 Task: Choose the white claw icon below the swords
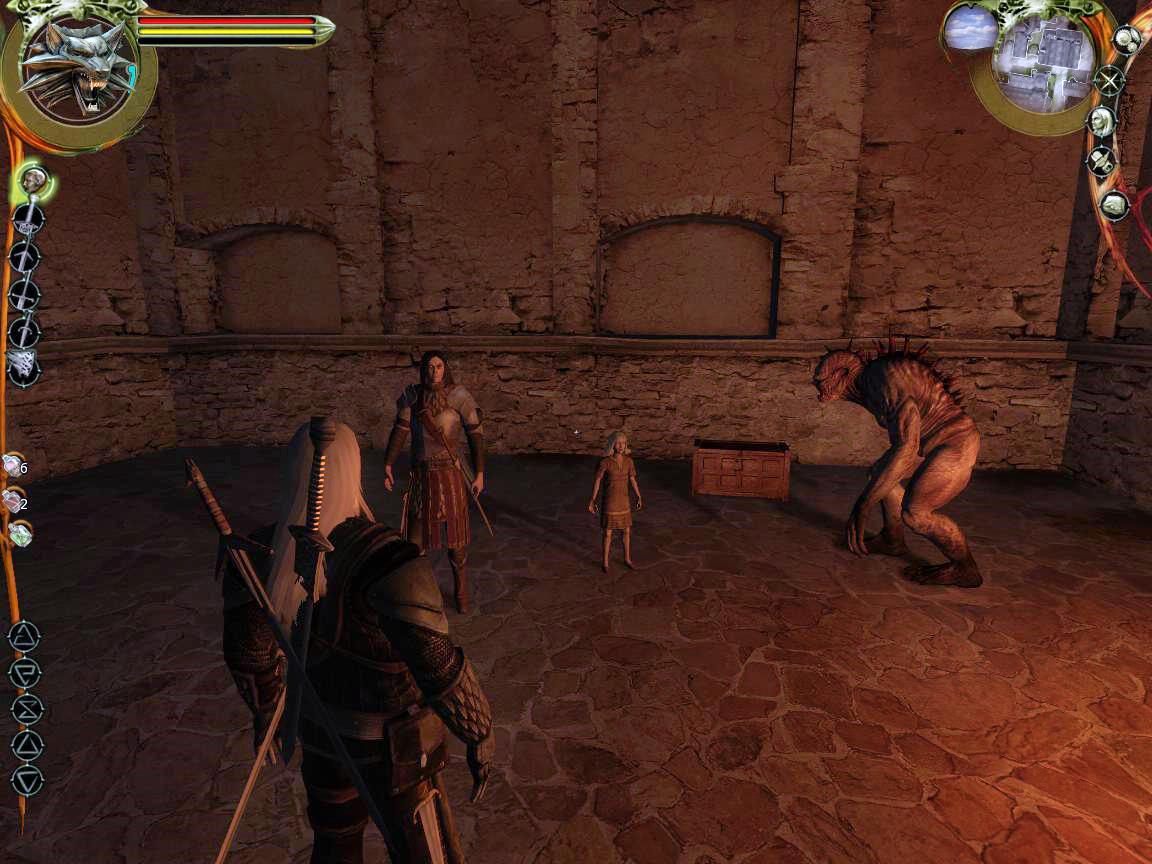pos(23,367)
